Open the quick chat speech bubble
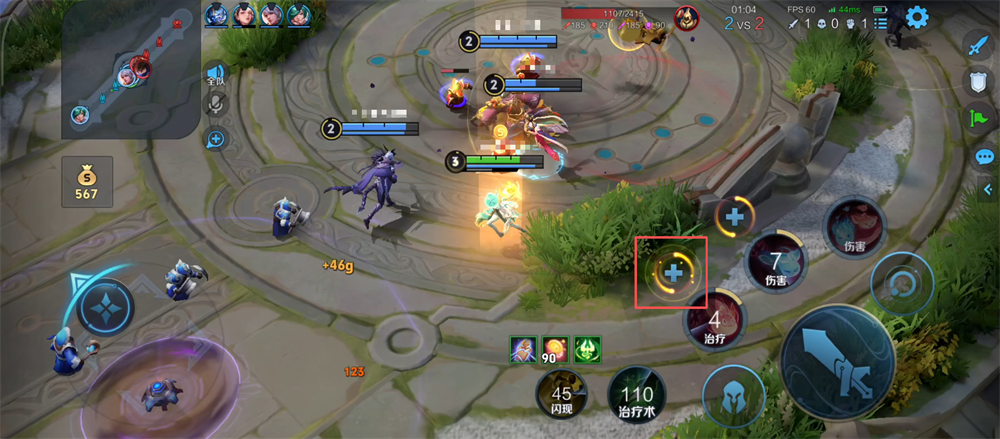The height and width of the screenshot is (439, 1000). 985,157
